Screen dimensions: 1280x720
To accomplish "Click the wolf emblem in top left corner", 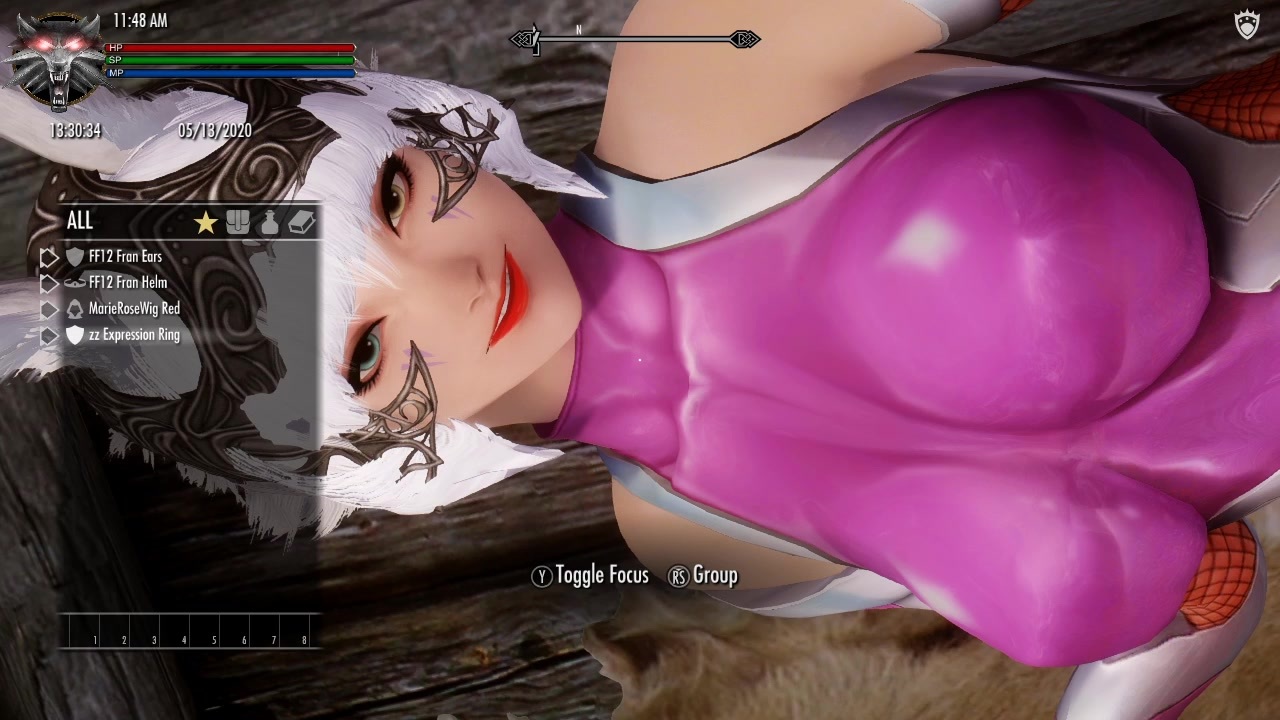I will point(55,55).
